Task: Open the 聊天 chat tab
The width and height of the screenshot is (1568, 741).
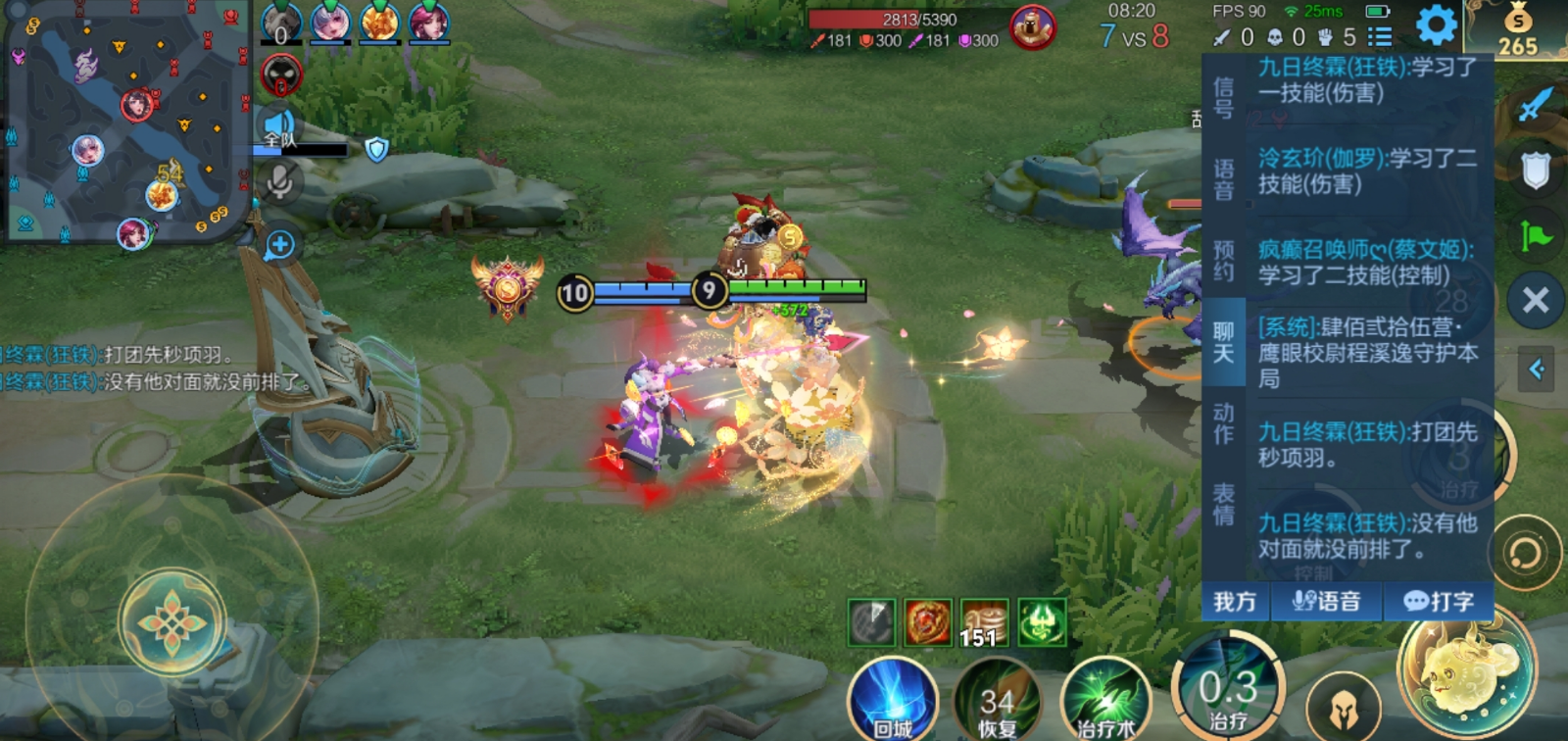Action: pyautogui.click(x=1224, y=342)
